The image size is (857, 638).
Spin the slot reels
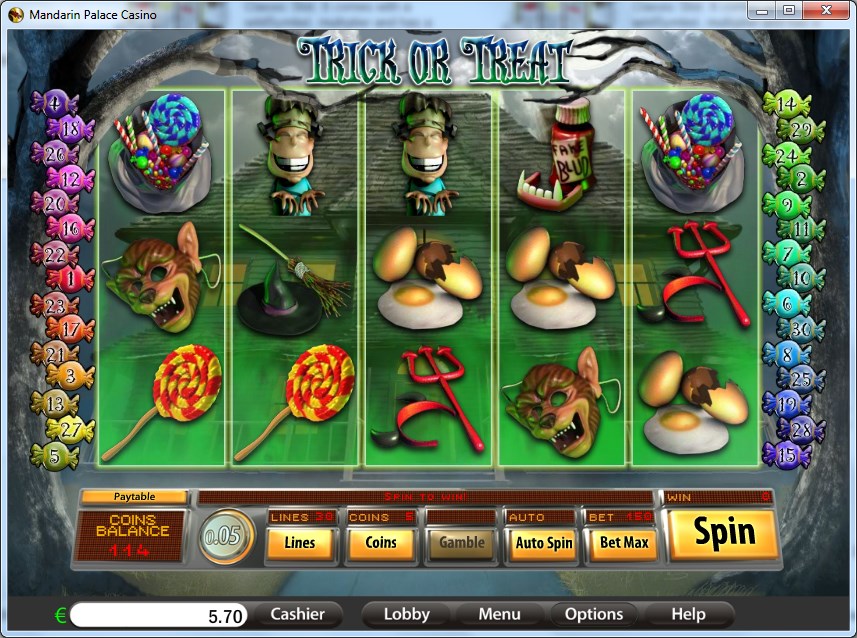click(723, 535)
